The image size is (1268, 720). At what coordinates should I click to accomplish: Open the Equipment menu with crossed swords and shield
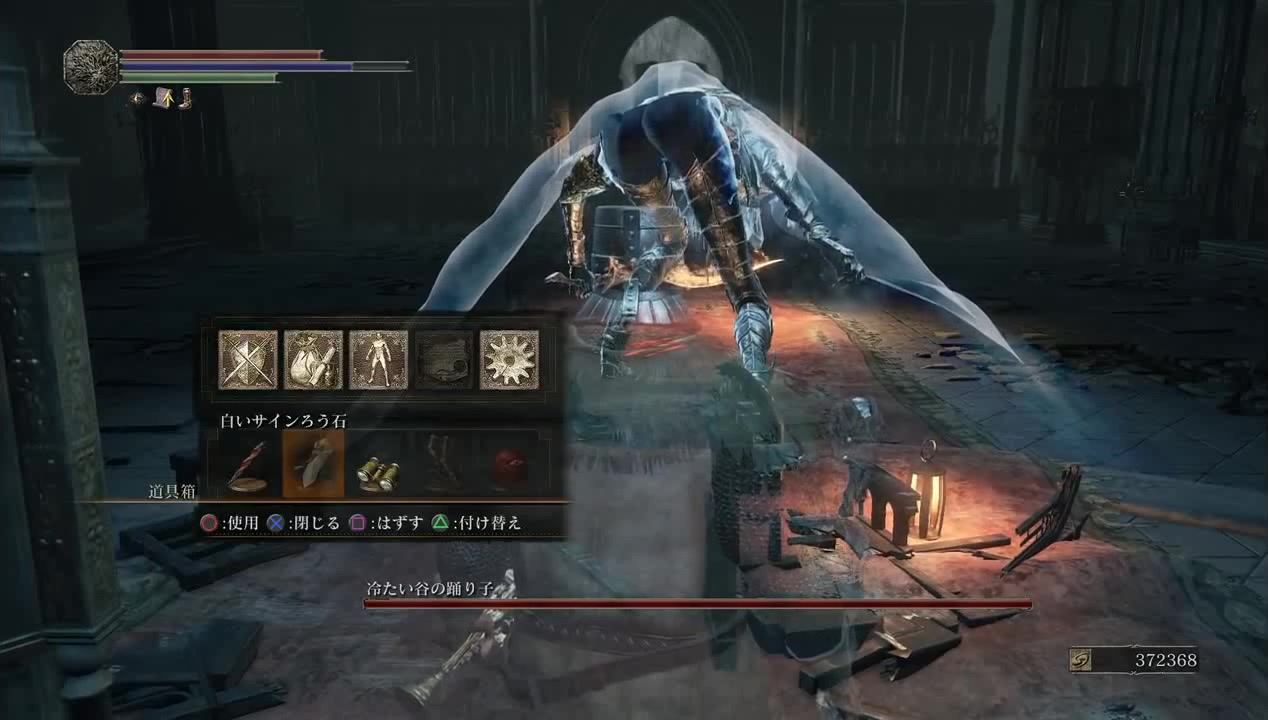tap(248, 360)
